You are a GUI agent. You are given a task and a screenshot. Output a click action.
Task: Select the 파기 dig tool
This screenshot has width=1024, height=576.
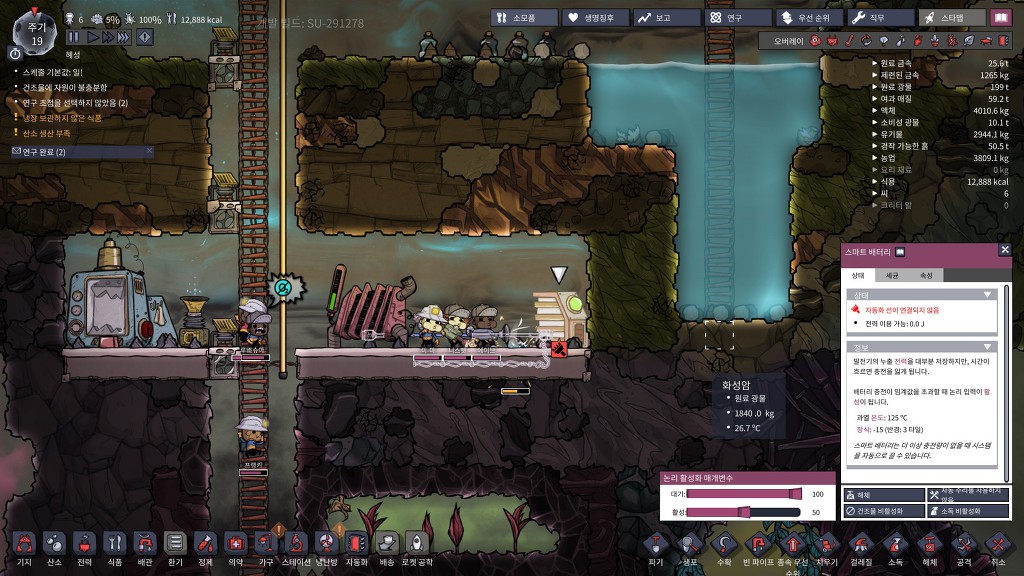656,546
